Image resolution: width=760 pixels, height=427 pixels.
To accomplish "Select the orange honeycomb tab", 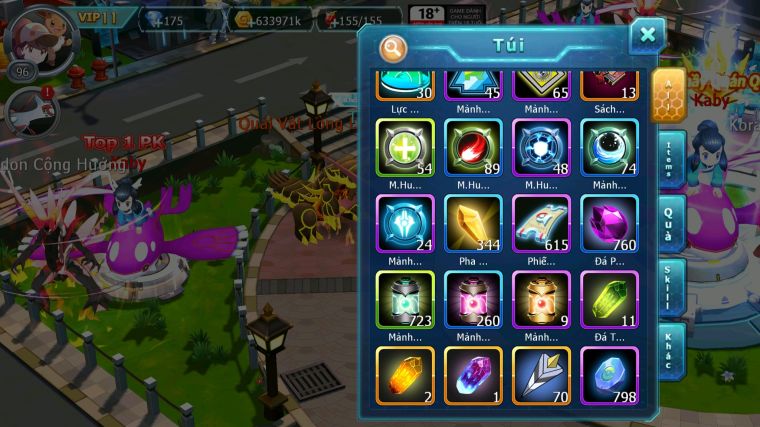I will [x=667, y=96].
